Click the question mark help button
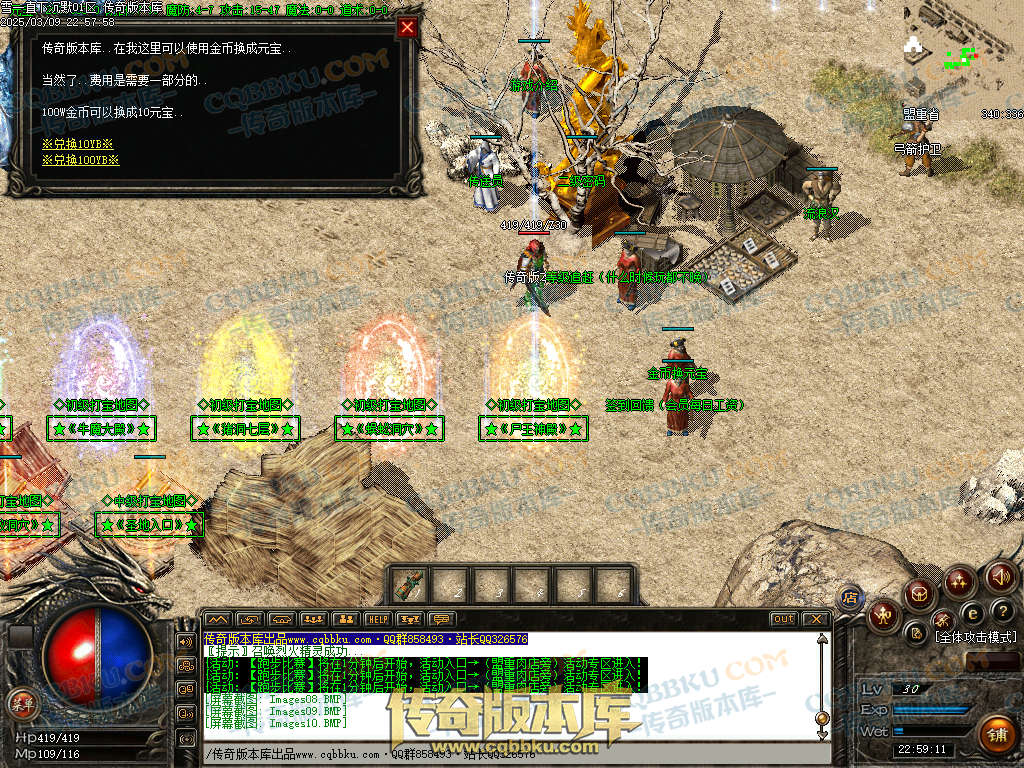This screenshot has width=1024, height=768. point(1003,611)
